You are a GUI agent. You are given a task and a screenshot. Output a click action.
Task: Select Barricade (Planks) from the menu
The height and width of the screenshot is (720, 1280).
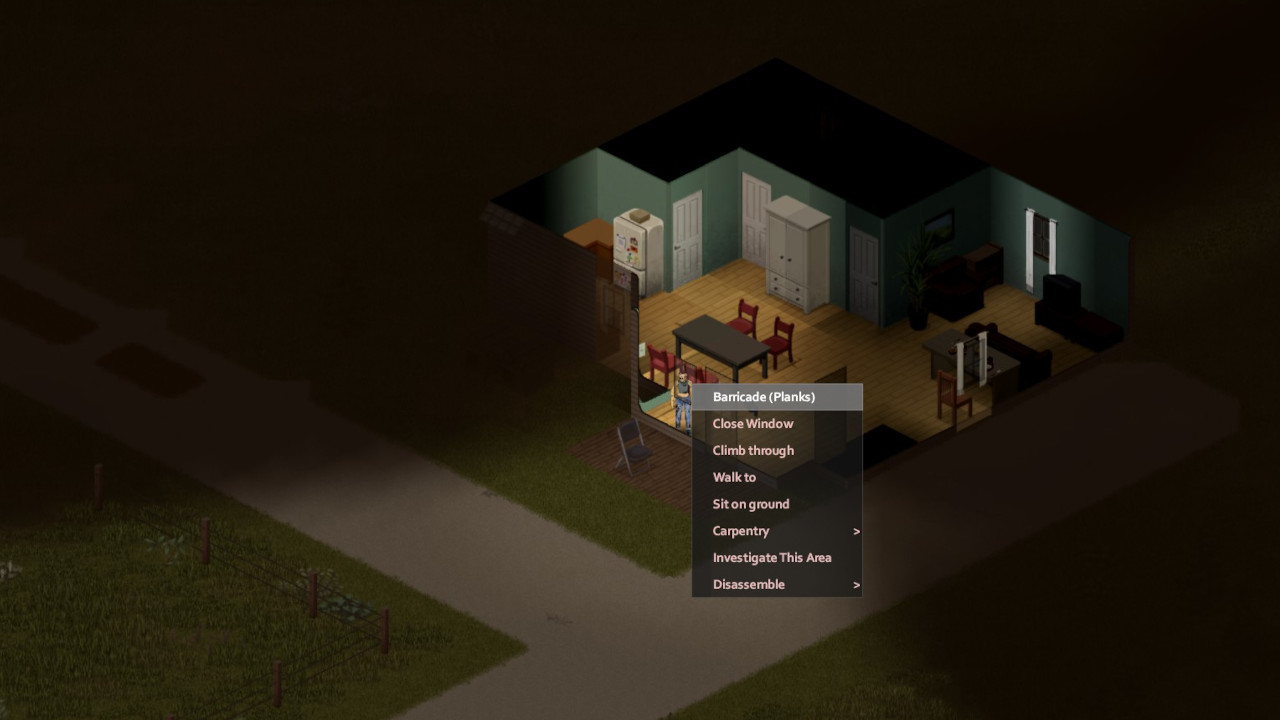(x=765, y=397)
